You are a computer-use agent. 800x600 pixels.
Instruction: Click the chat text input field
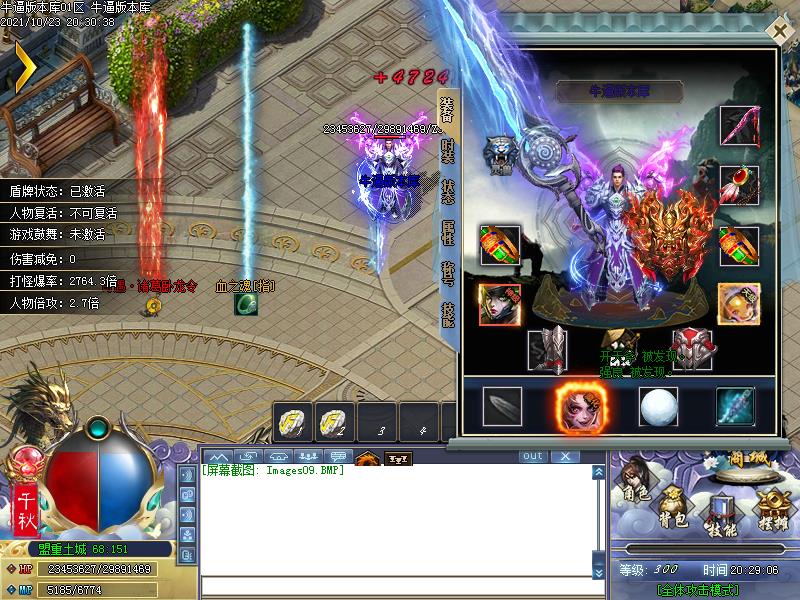tap(395, 587)
